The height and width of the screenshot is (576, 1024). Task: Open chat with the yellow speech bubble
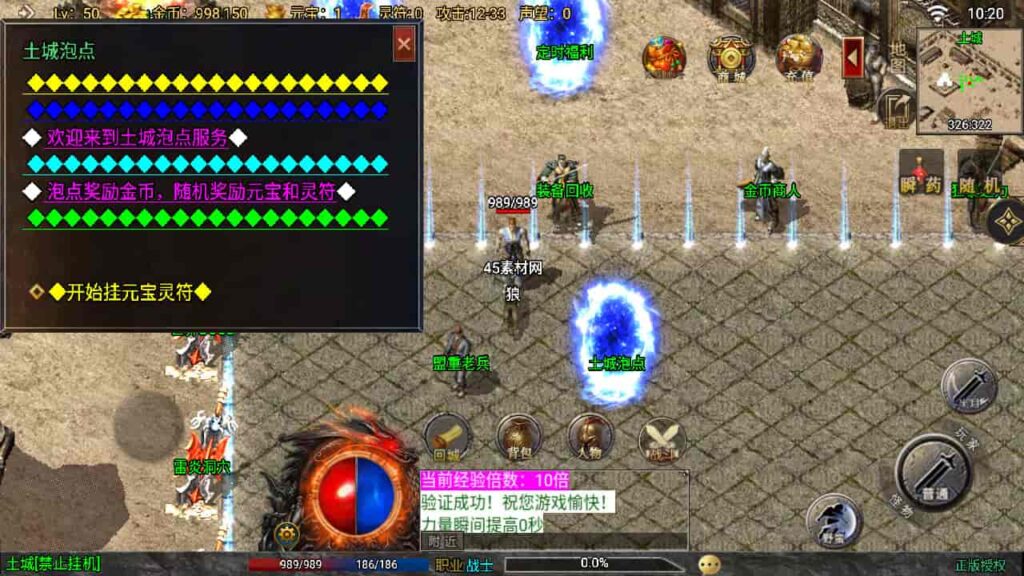(709, 564)
